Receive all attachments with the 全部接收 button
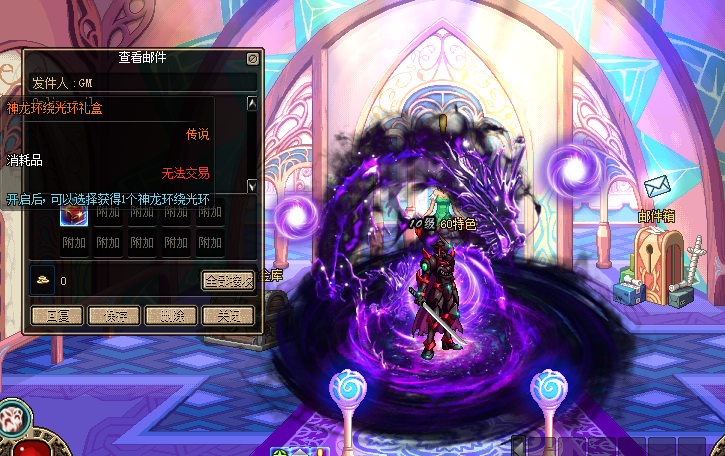Viewport: 725px width, 456px height. click(227, 280)
